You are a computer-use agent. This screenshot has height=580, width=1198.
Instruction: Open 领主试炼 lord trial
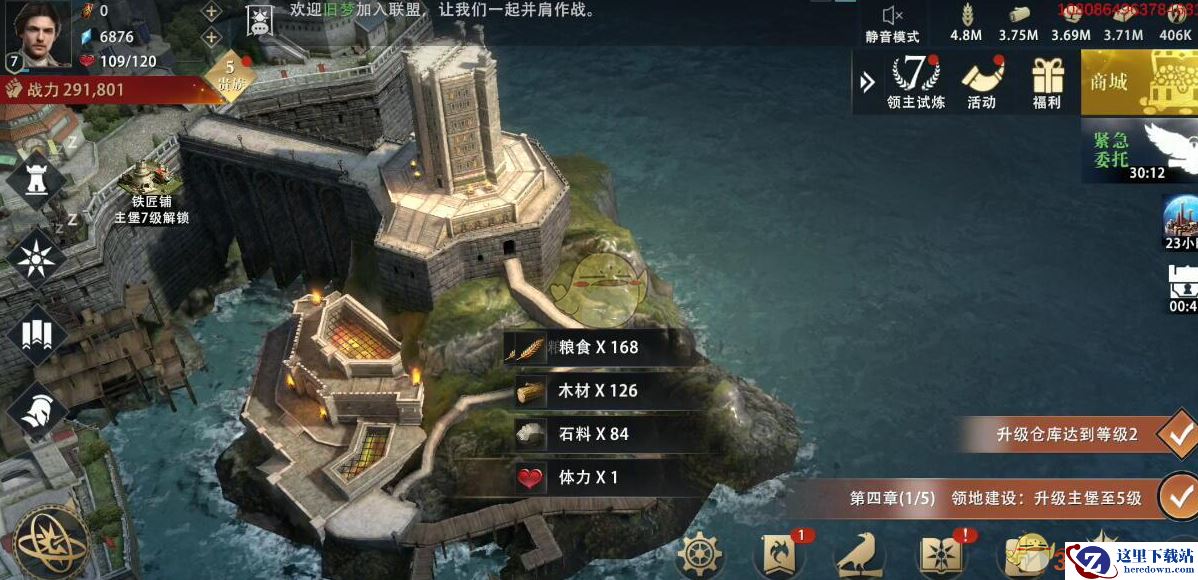(915, 80)
